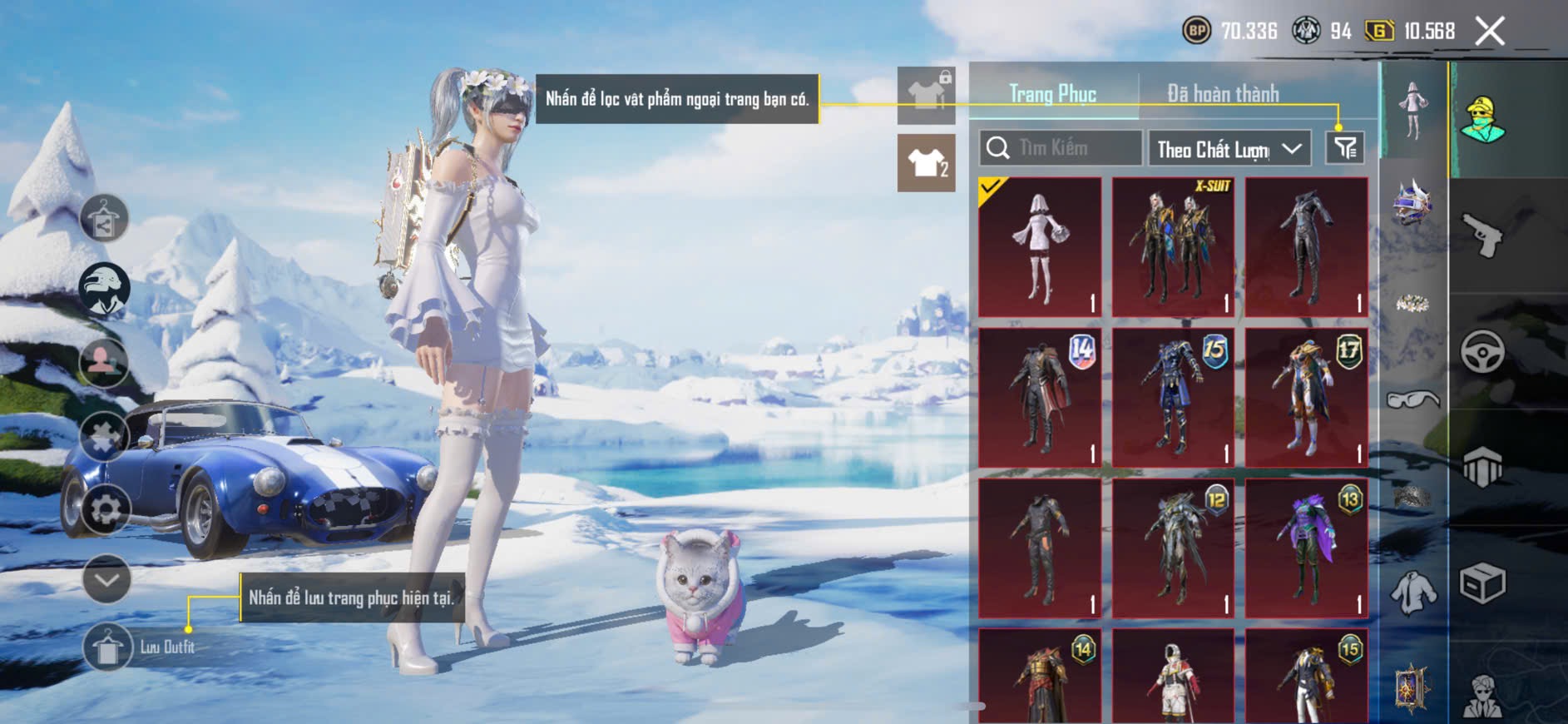Select the white dress outfit with checkmark

[1040, 246]
